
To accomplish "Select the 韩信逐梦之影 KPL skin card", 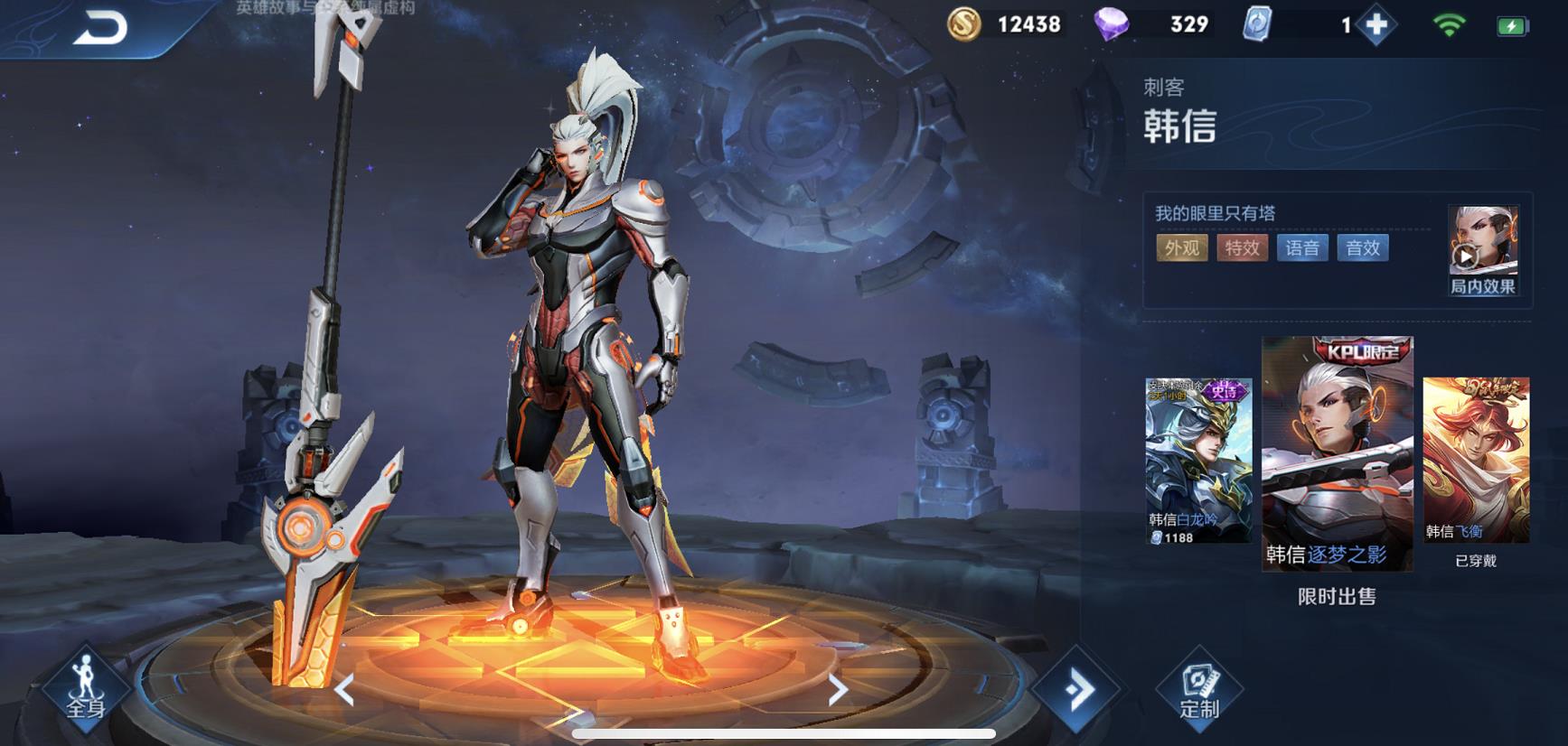I will tap(1337, 453).
